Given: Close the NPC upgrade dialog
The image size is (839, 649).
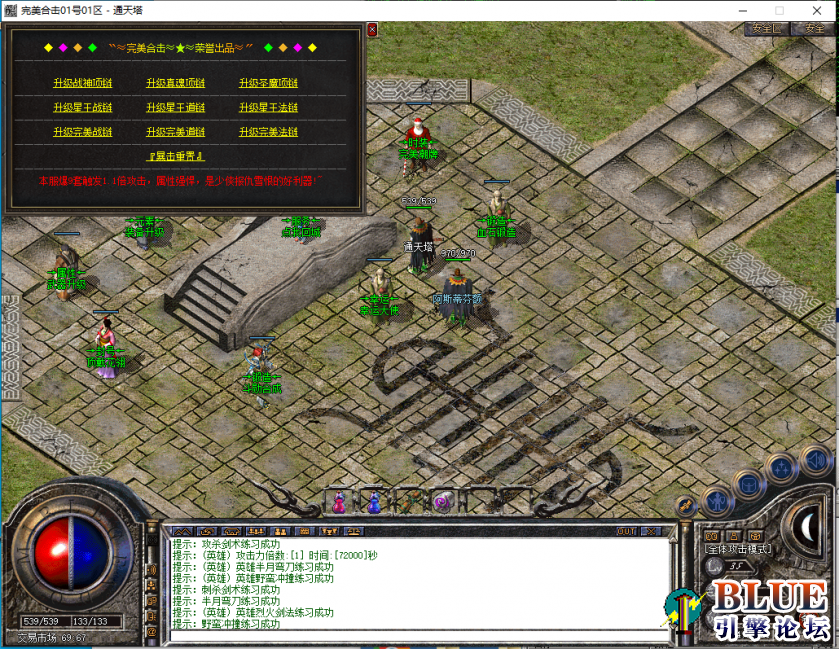Looking at the screenshot, I should [x=372, y=30].
